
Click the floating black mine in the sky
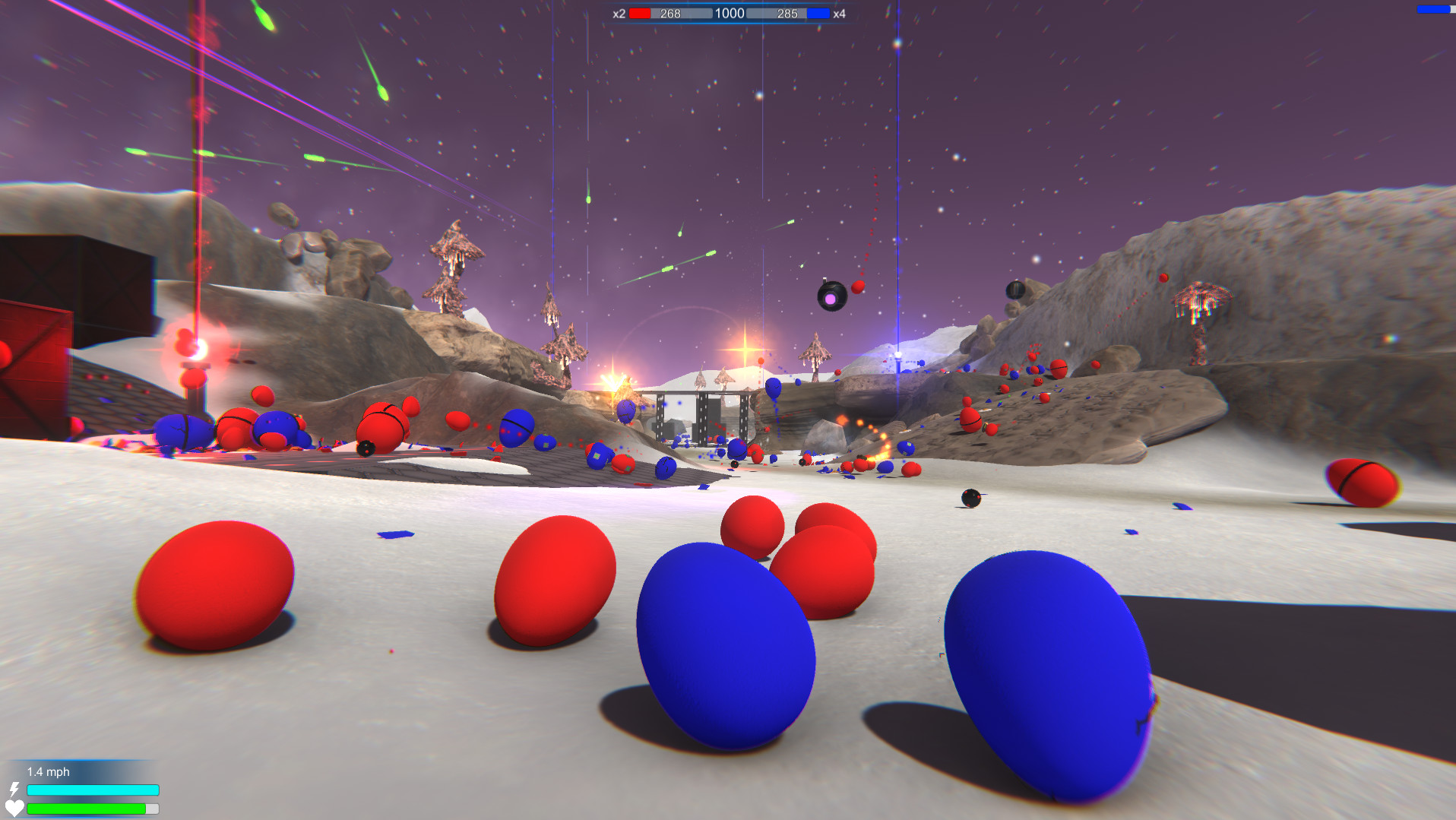831,296
